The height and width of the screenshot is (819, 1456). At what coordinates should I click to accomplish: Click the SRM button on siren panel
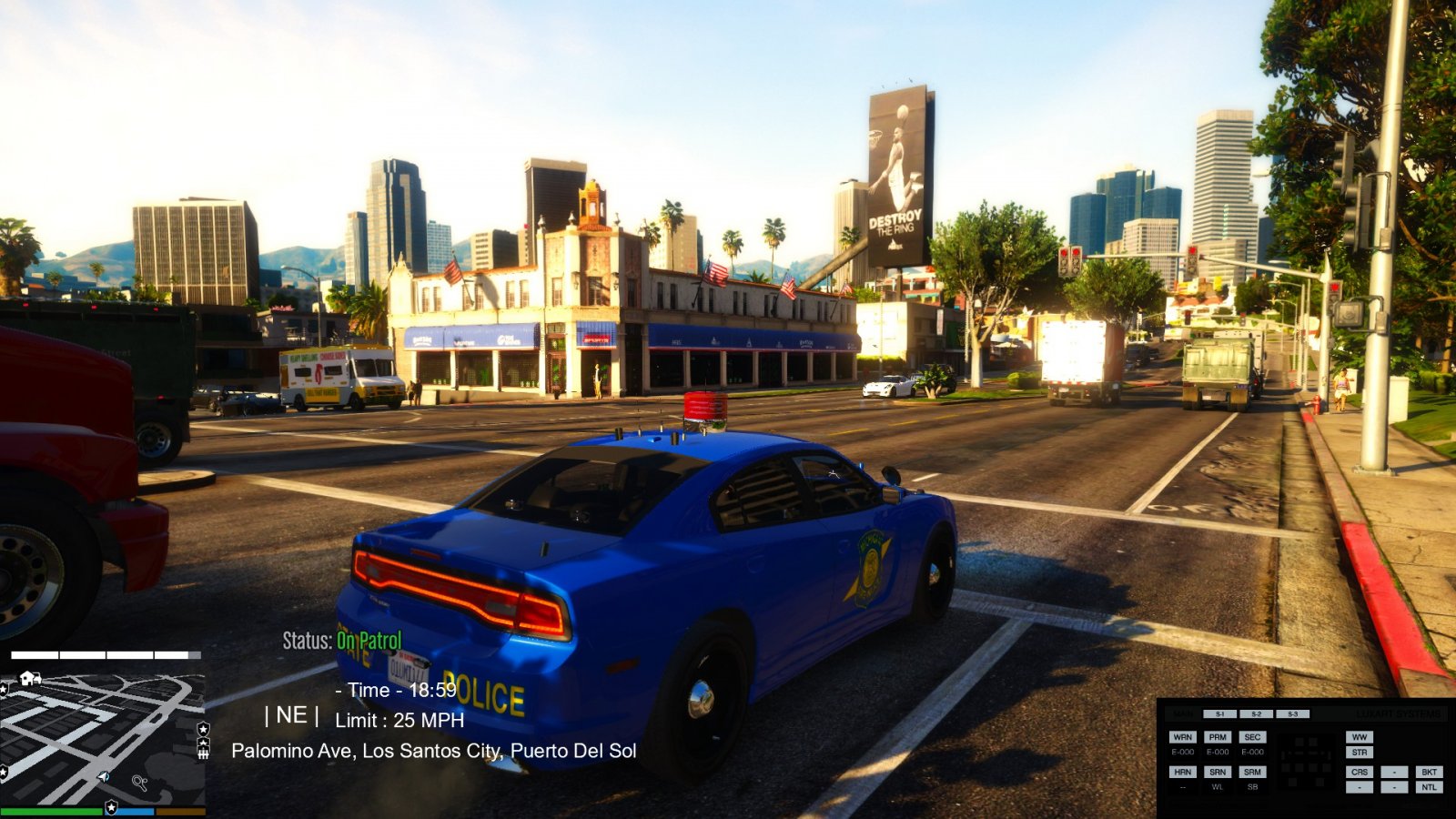(x=1252, y=772)
